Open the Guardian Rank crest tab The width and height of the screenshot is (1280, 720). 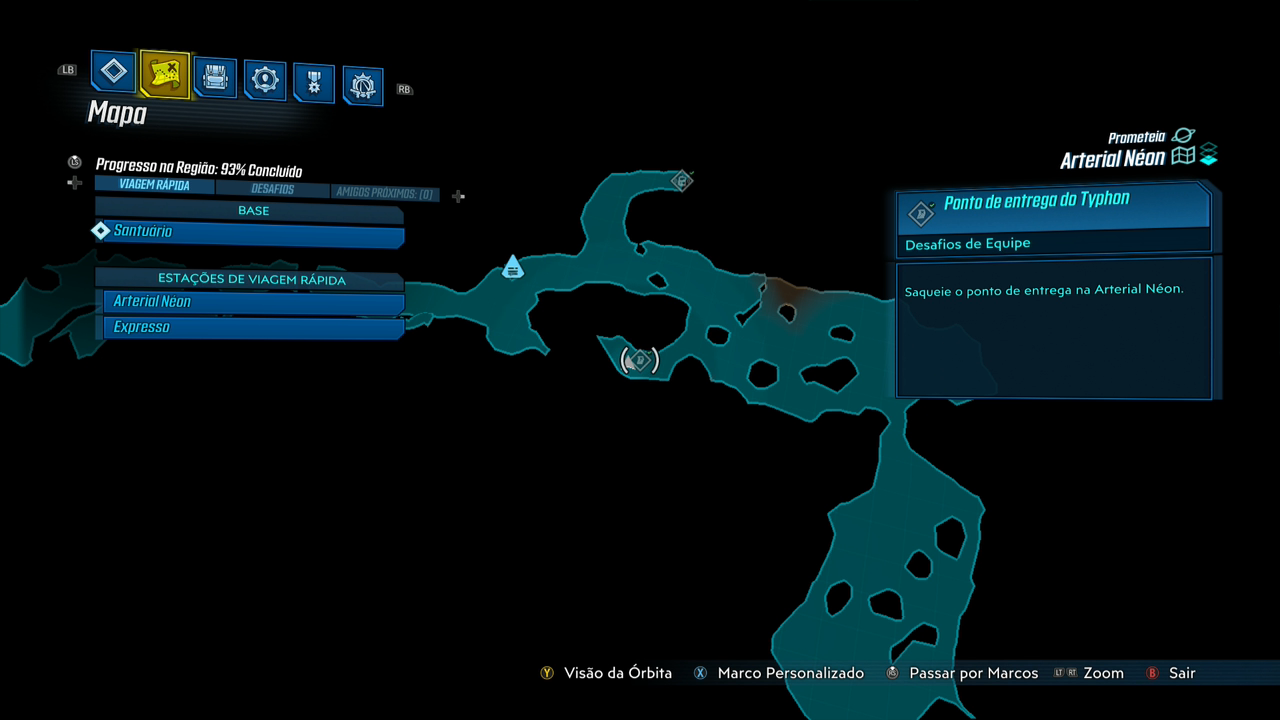point(363,87)
